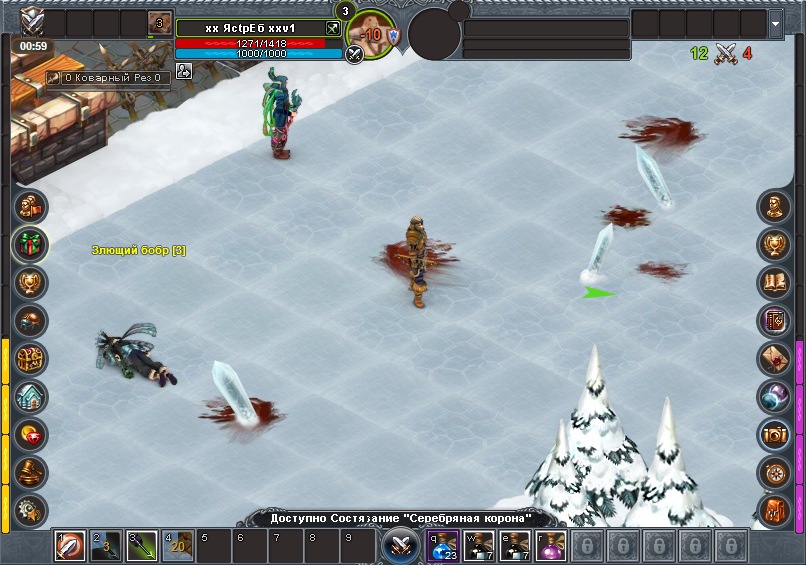This screenshot has height=565, width=806.
Task: Use the blue mana potion in slot Q
Action: click(x=443, y=546)
